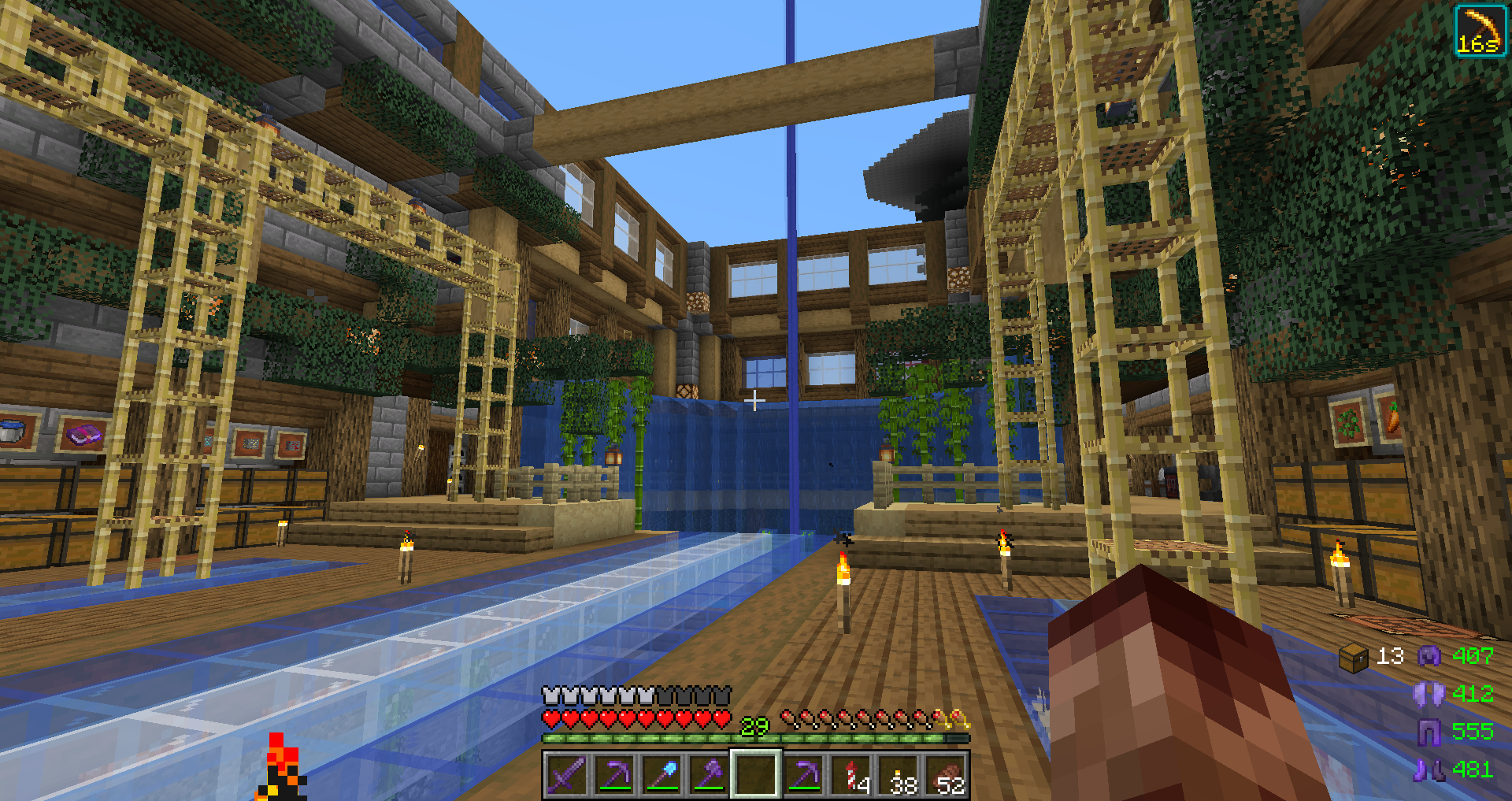Choose the torch stack of 38
This screenshot has height=801, width=1512.
902,775
